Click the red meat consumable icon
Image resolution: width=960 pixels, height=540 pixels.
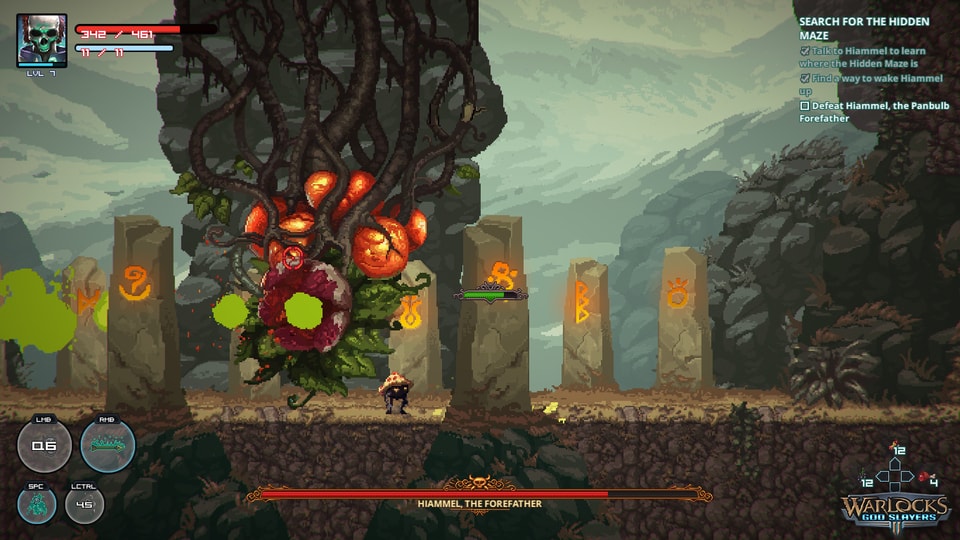pos(924,478)
